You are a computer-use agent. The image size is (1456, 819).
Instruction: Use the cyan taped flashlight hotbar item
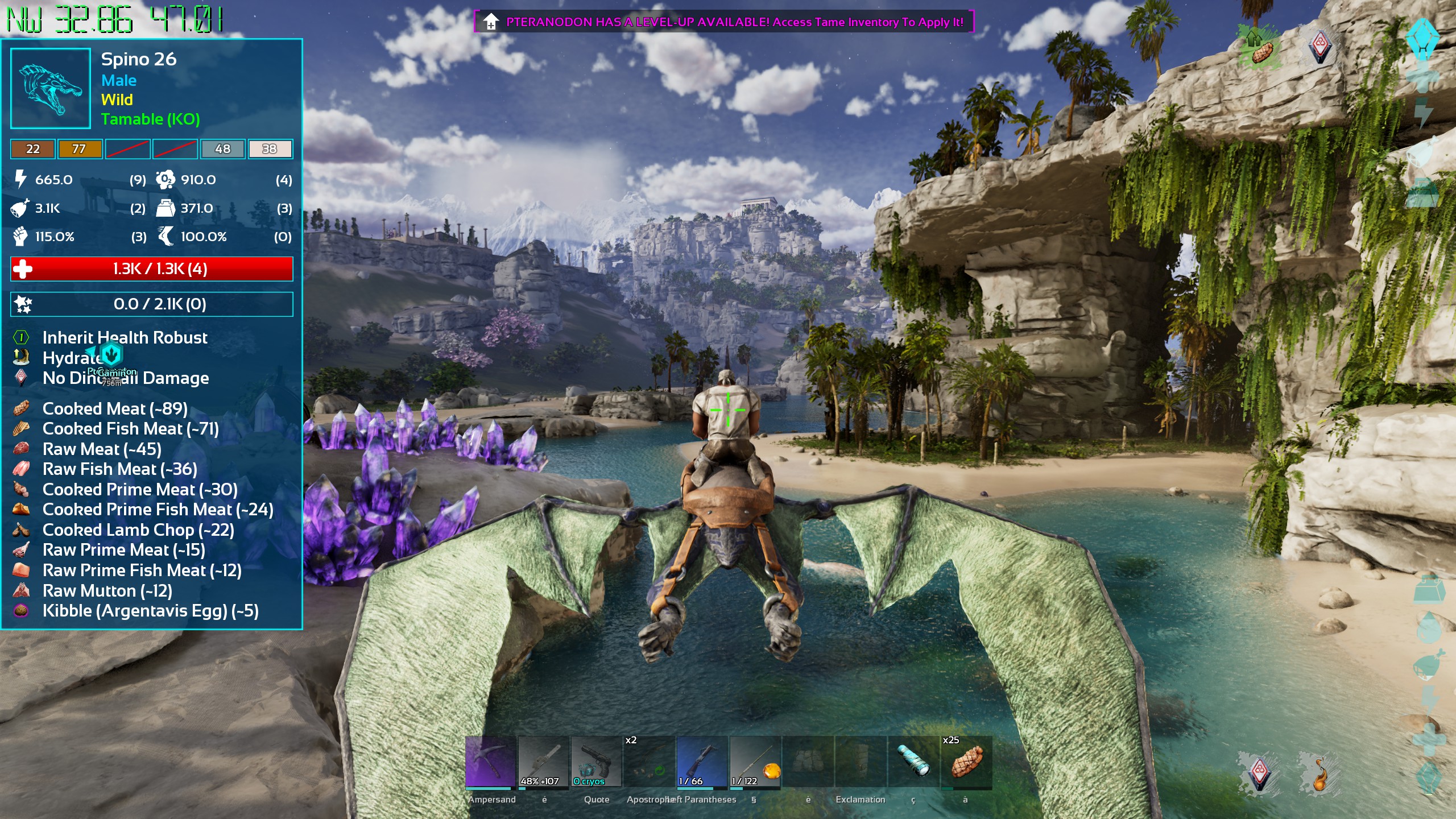pos(913,762)
